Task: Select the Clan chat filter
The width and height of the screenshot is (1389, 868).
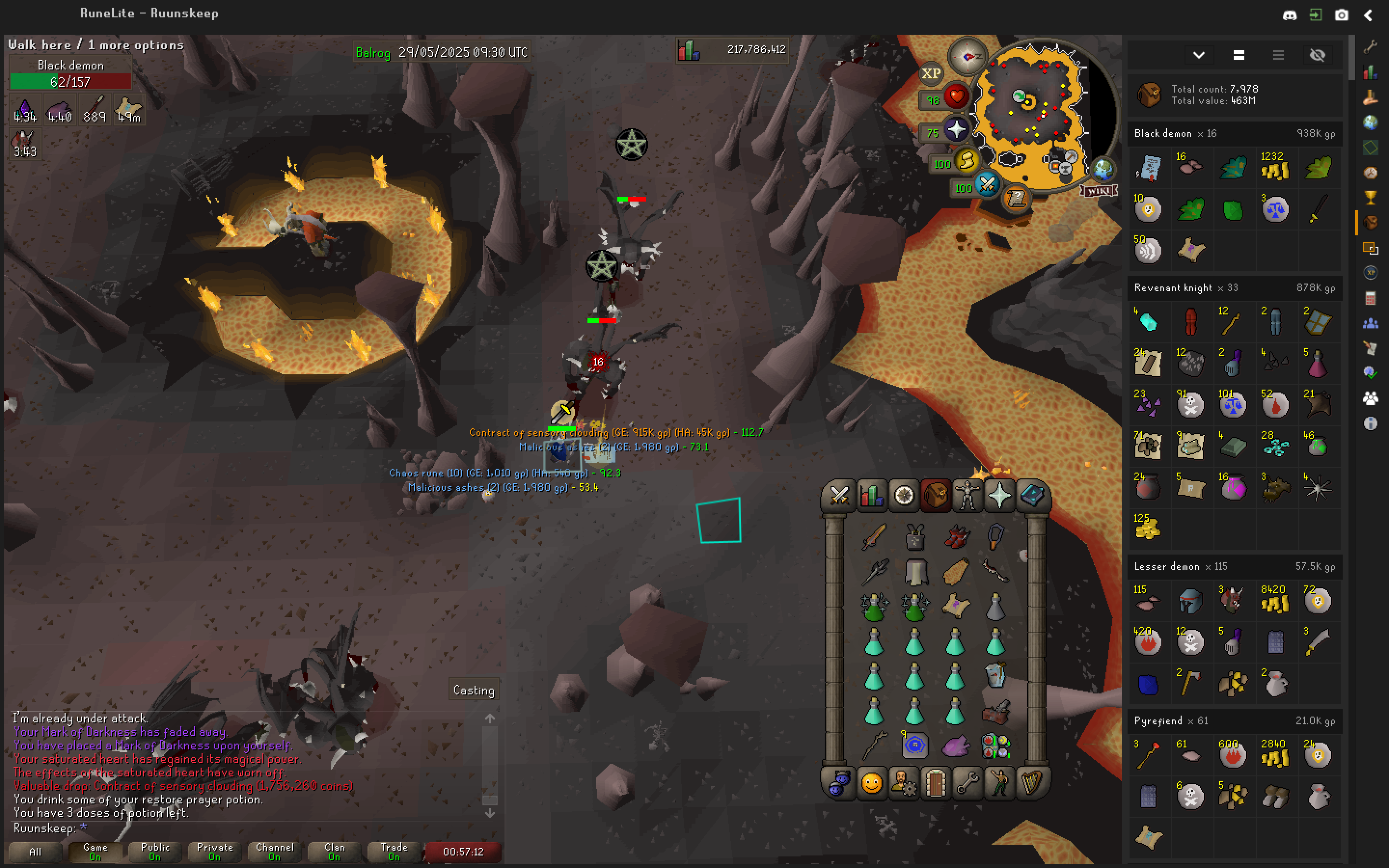Action: coord(334,851)
